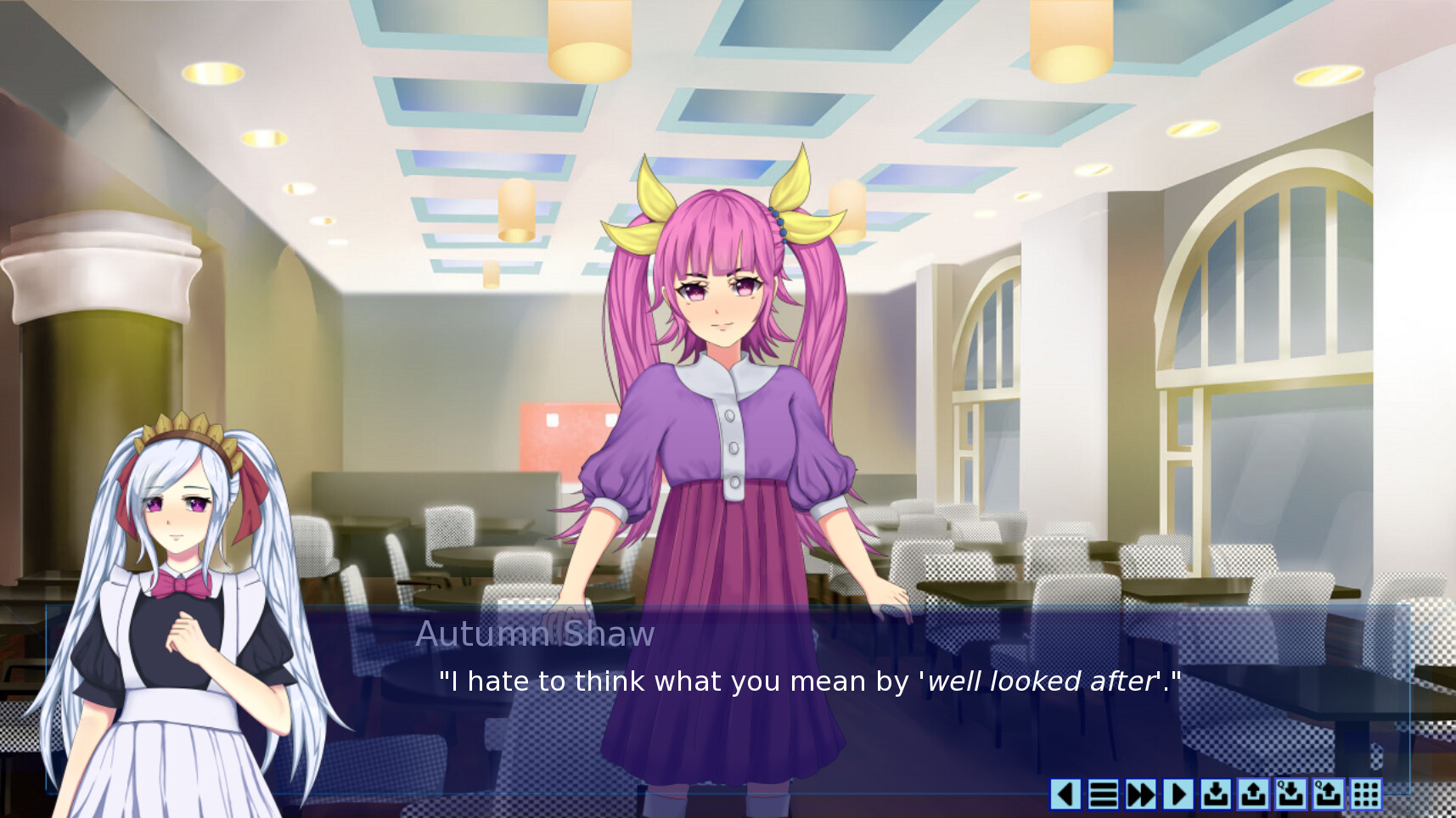Open the dialogue history log

1104,795
